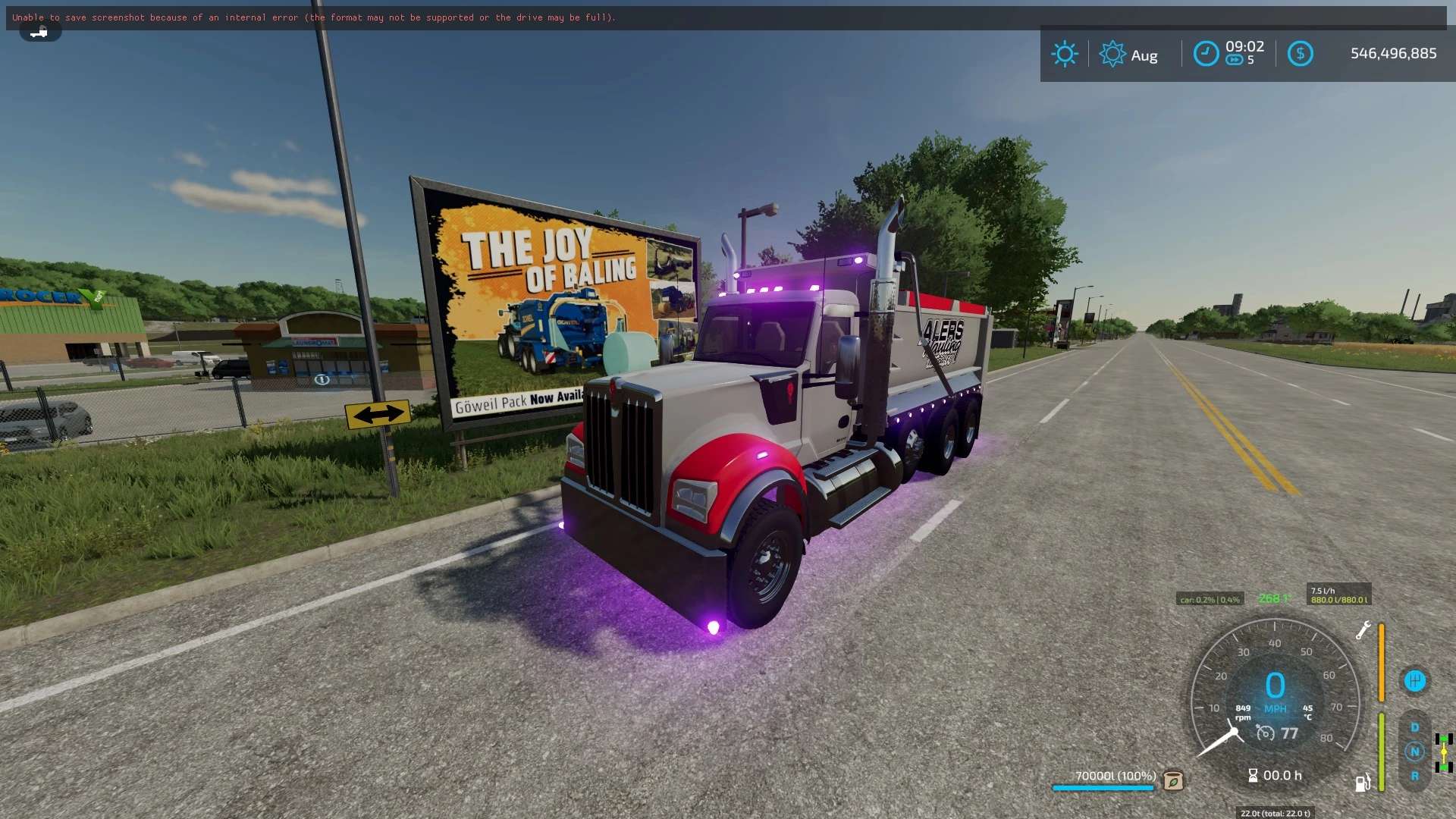Select the blue gear shifter icon
The height and width of the screenshot is (819, 1456).
[x=1414, y=680]
